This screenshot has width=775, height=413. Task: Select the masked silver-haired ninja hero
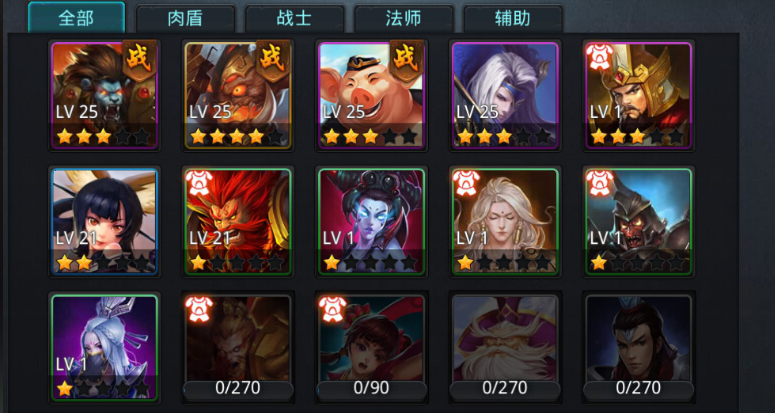coord(104,346)
